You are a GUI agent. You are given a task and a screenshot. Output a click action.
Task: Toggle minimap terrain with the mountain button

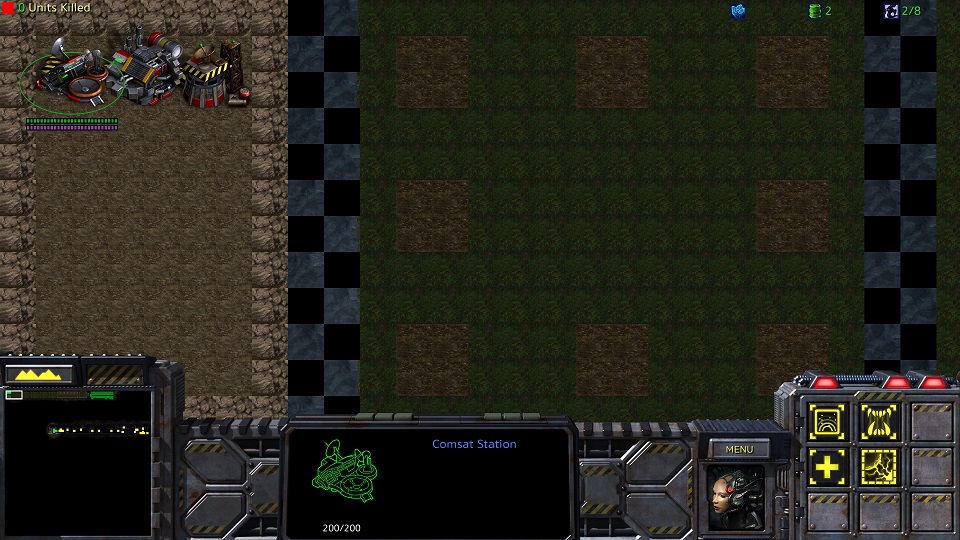40,374
